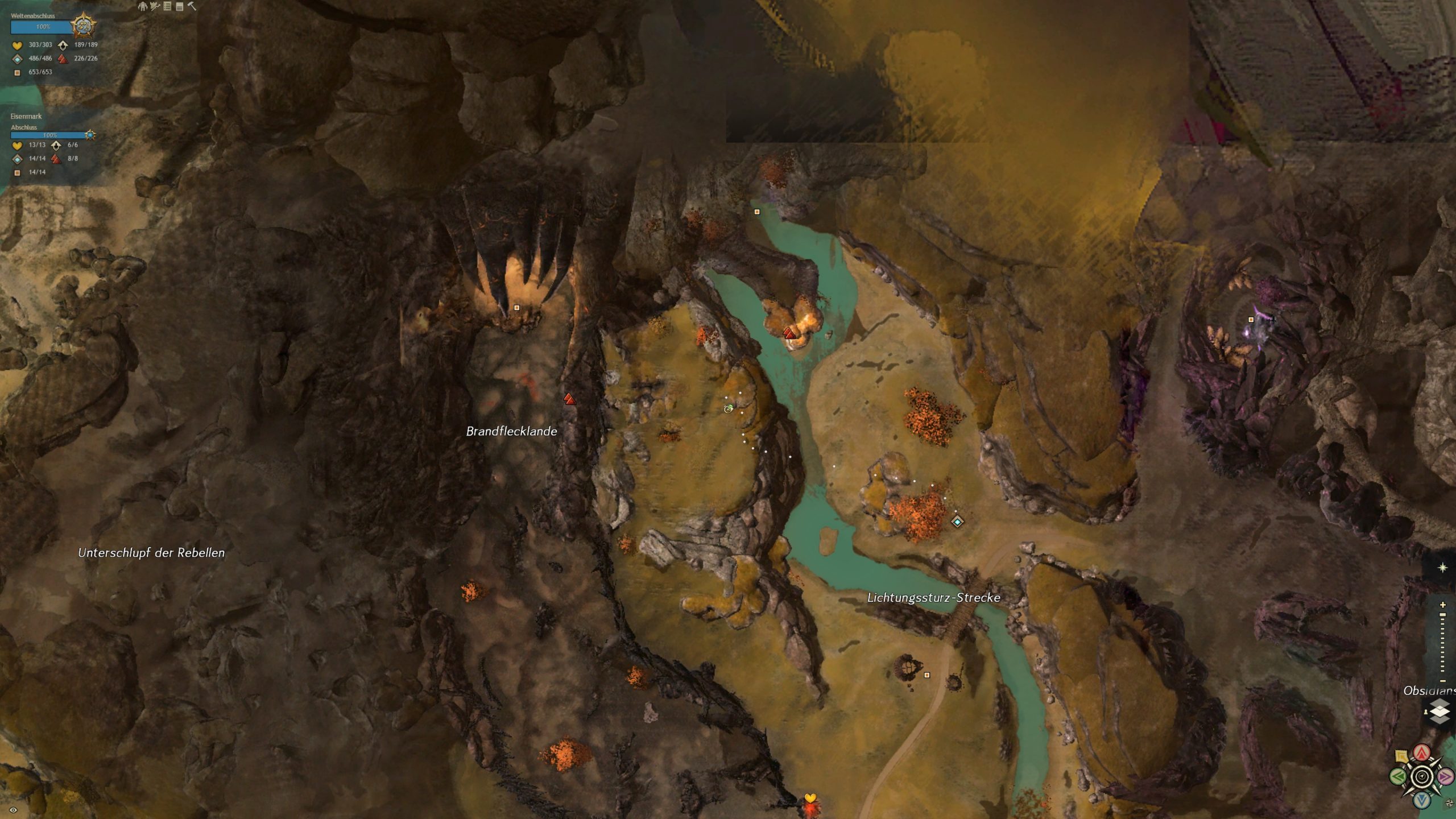This screenshot has width=1456, height=819.
Task: Open the map floor layer selector
Action: [x=1439, y=712]
